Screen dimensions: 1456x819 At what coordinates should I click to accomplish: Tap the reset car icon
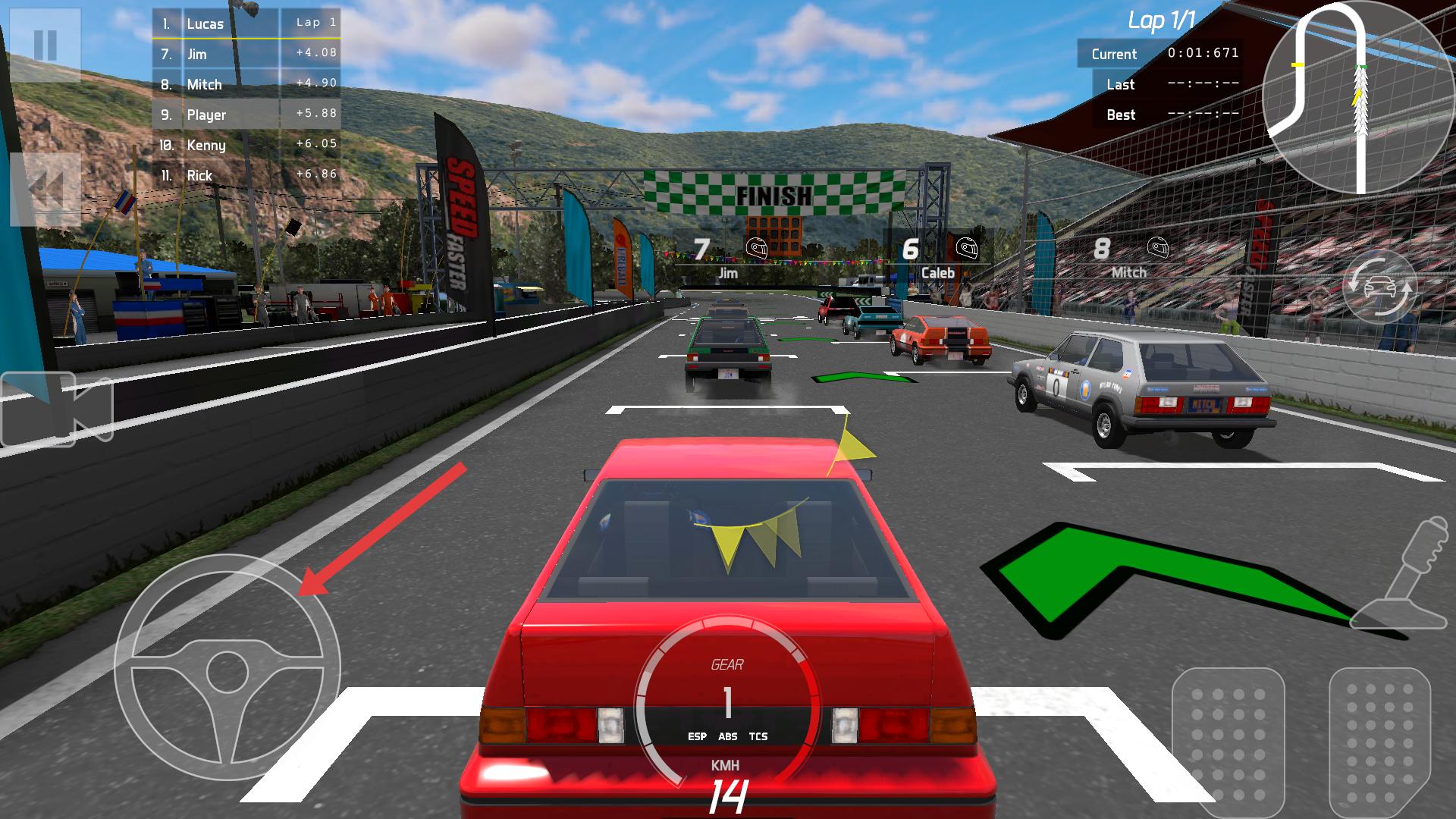[1379, 288]
